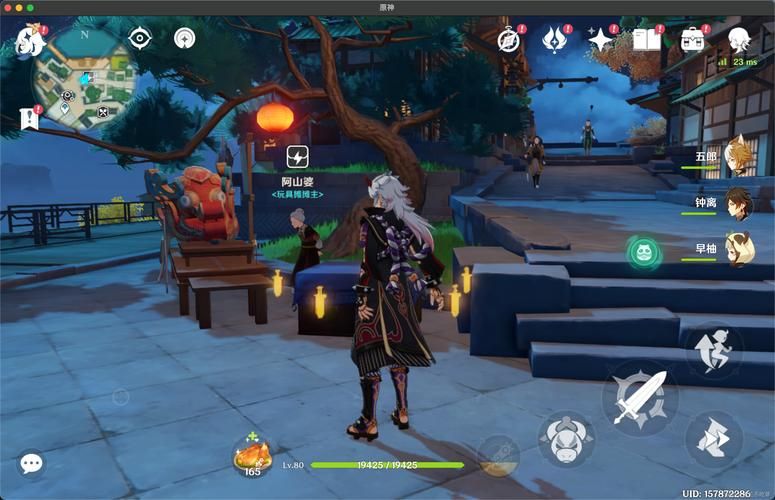Open the Adventurer Handbook book icon
The width and height of the screenshot is (775, 500).
646,40
